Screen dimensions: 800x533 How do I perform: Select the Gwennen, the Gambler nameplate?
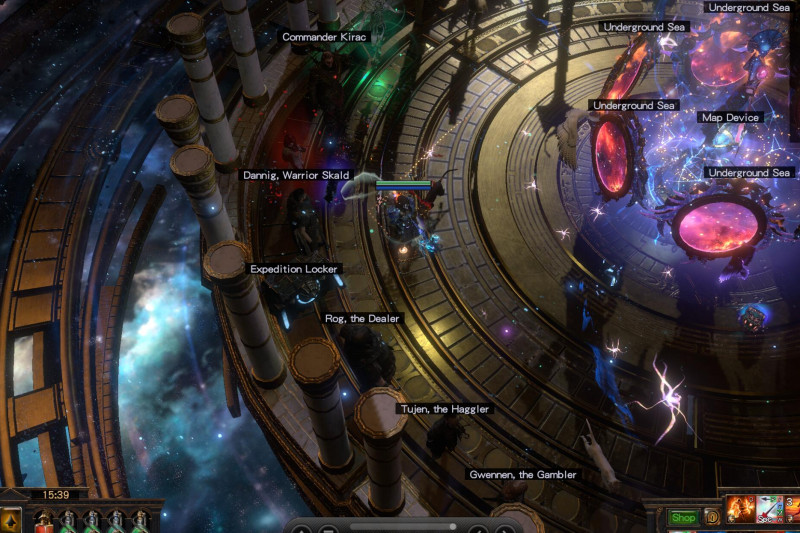(523, 475)
